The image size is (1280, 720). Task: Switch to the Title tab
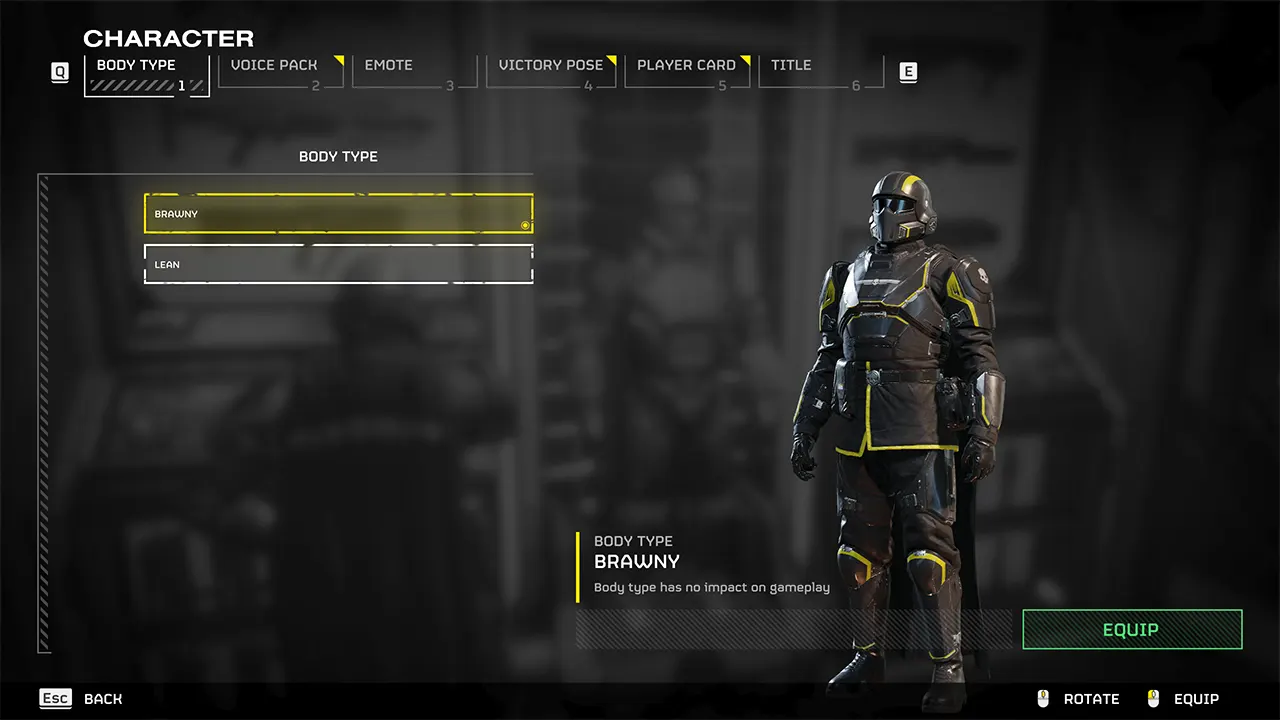point(791,65)
